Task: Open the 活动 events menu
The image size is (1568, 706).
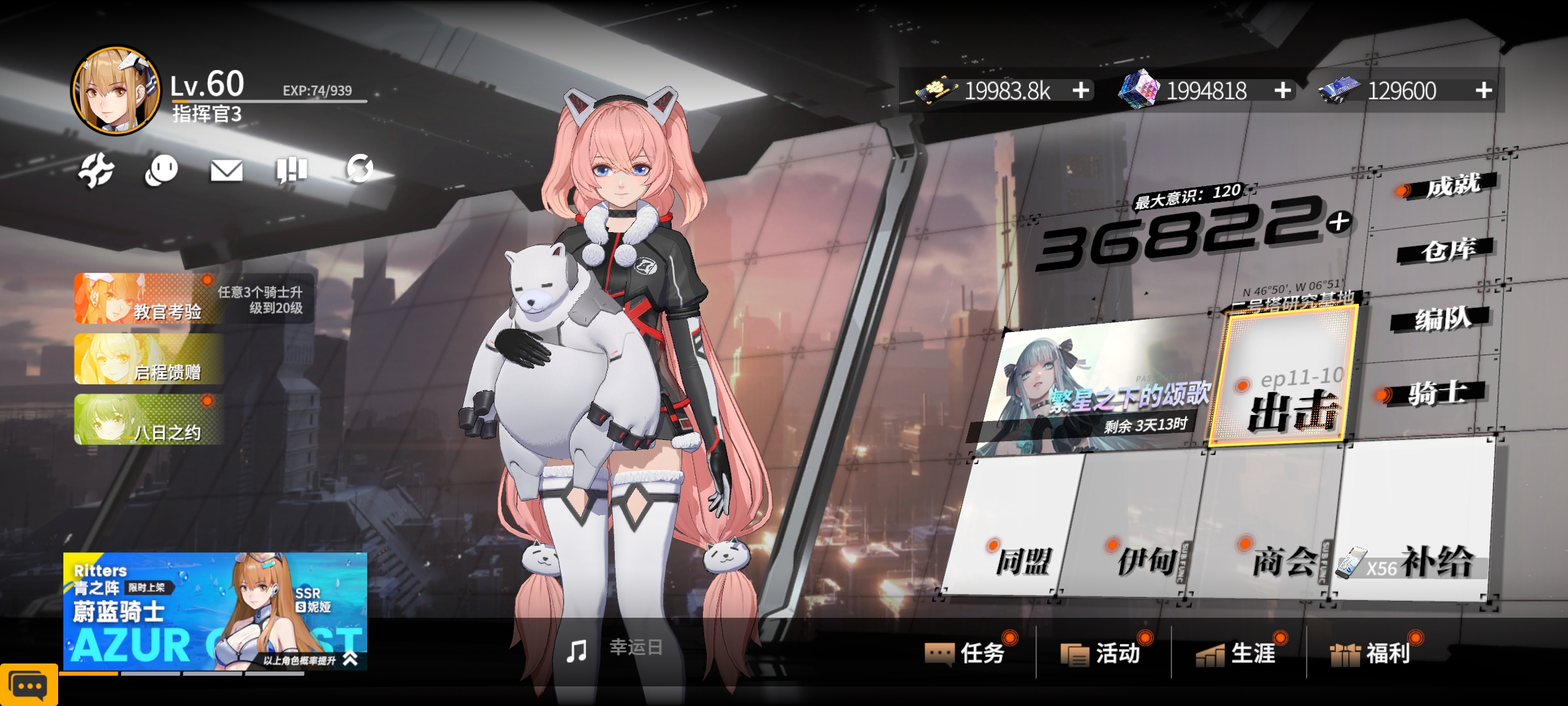Action: tap(1105, 652)
